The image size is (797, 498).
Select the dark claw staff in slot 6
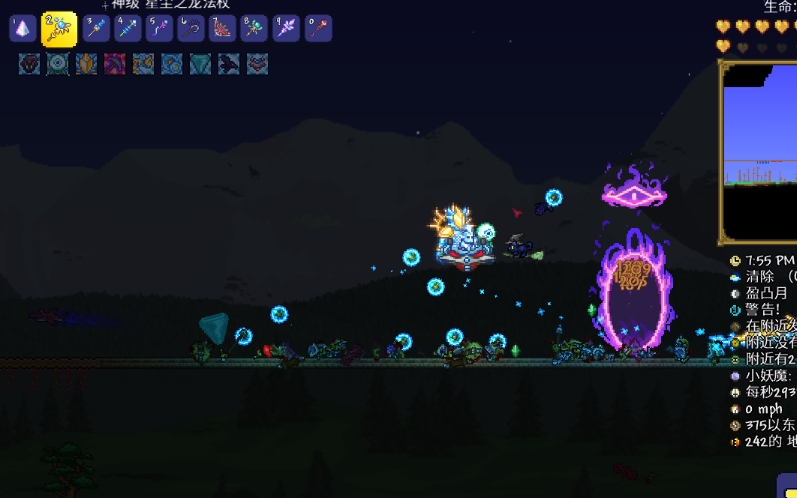point(191,28)
